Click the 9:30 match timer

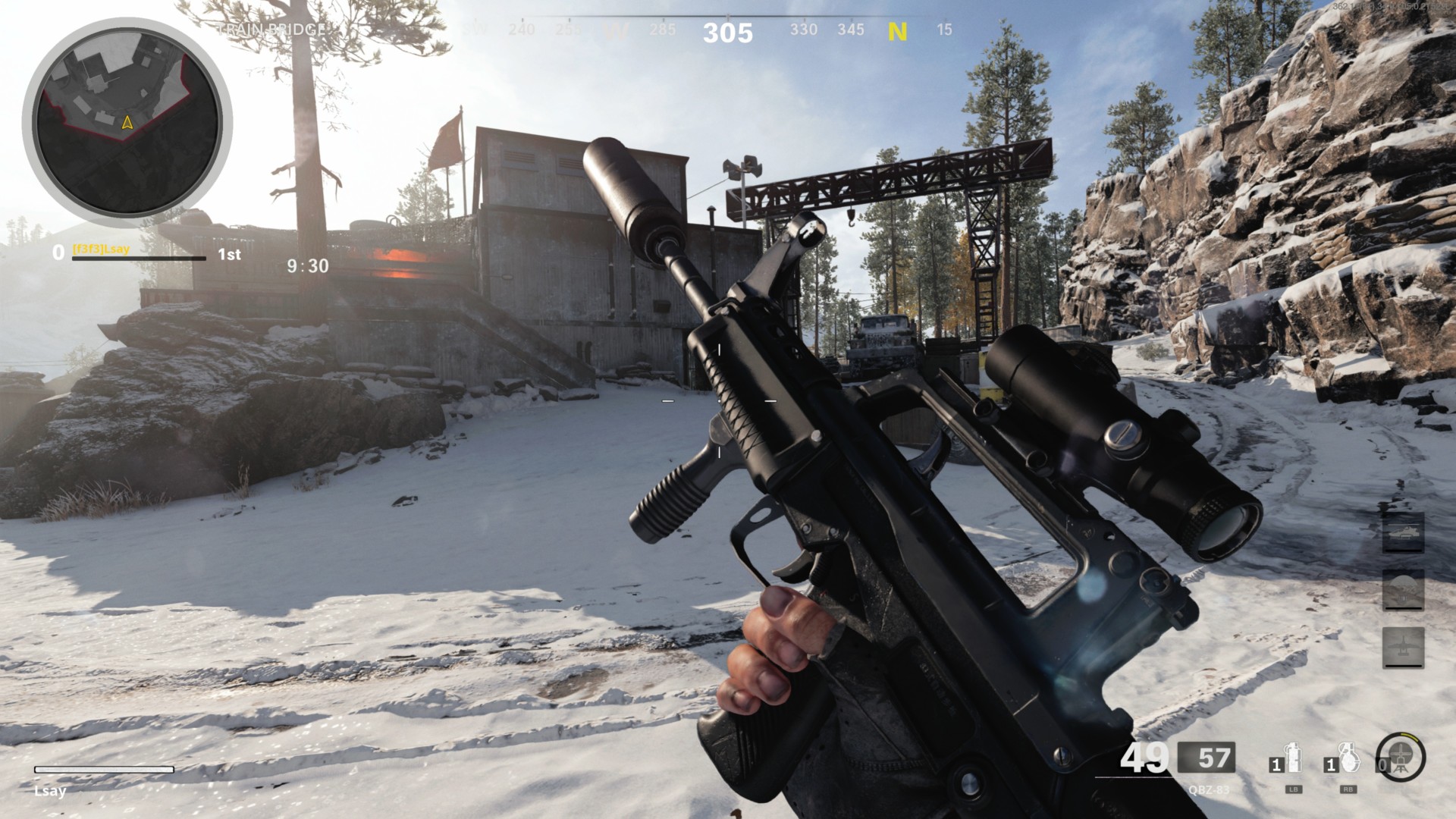306,266
